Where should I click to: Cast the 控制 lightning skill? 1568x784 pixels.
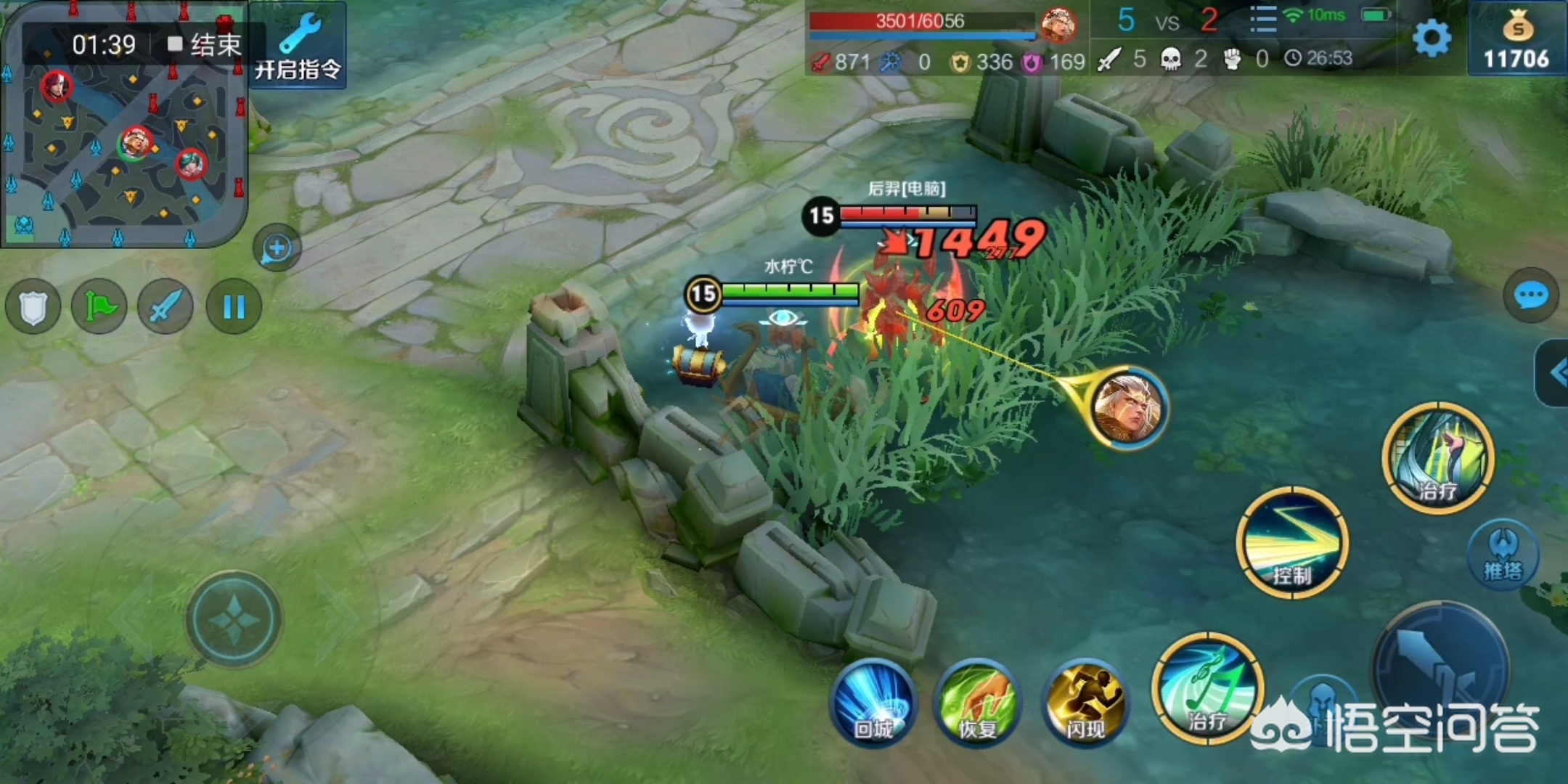pos(1292,543)
